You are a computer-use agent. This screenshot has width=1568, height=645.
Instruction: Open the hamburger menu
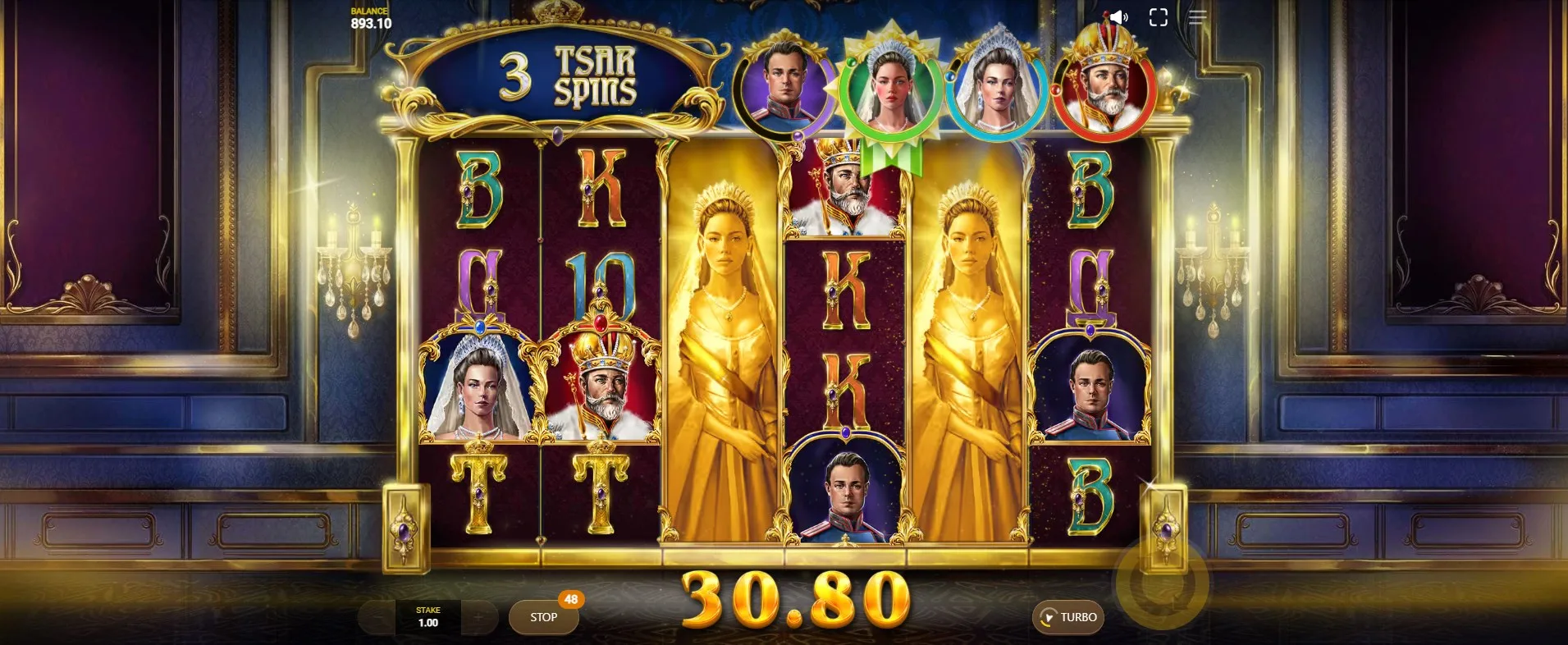1197,17
